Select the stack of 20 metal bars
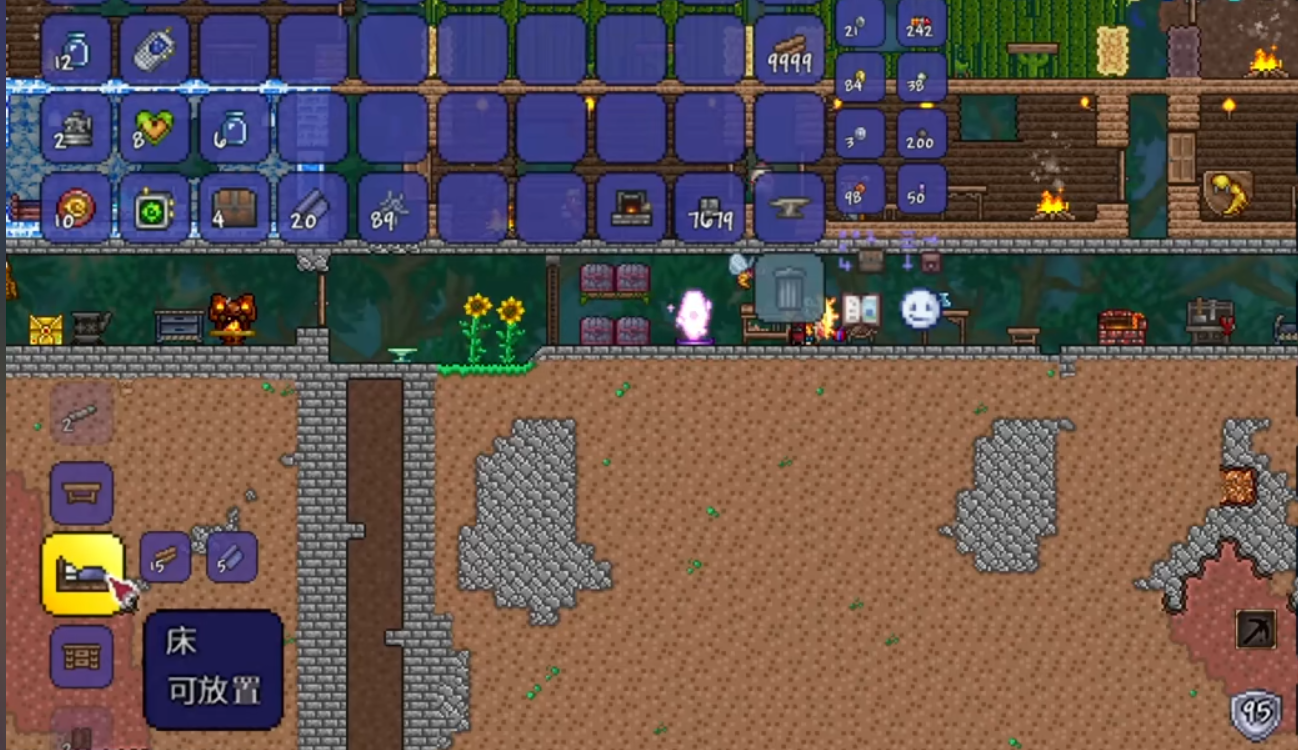Image resolution: width=1298 pixels, height=750 pixels. [313, 208]
